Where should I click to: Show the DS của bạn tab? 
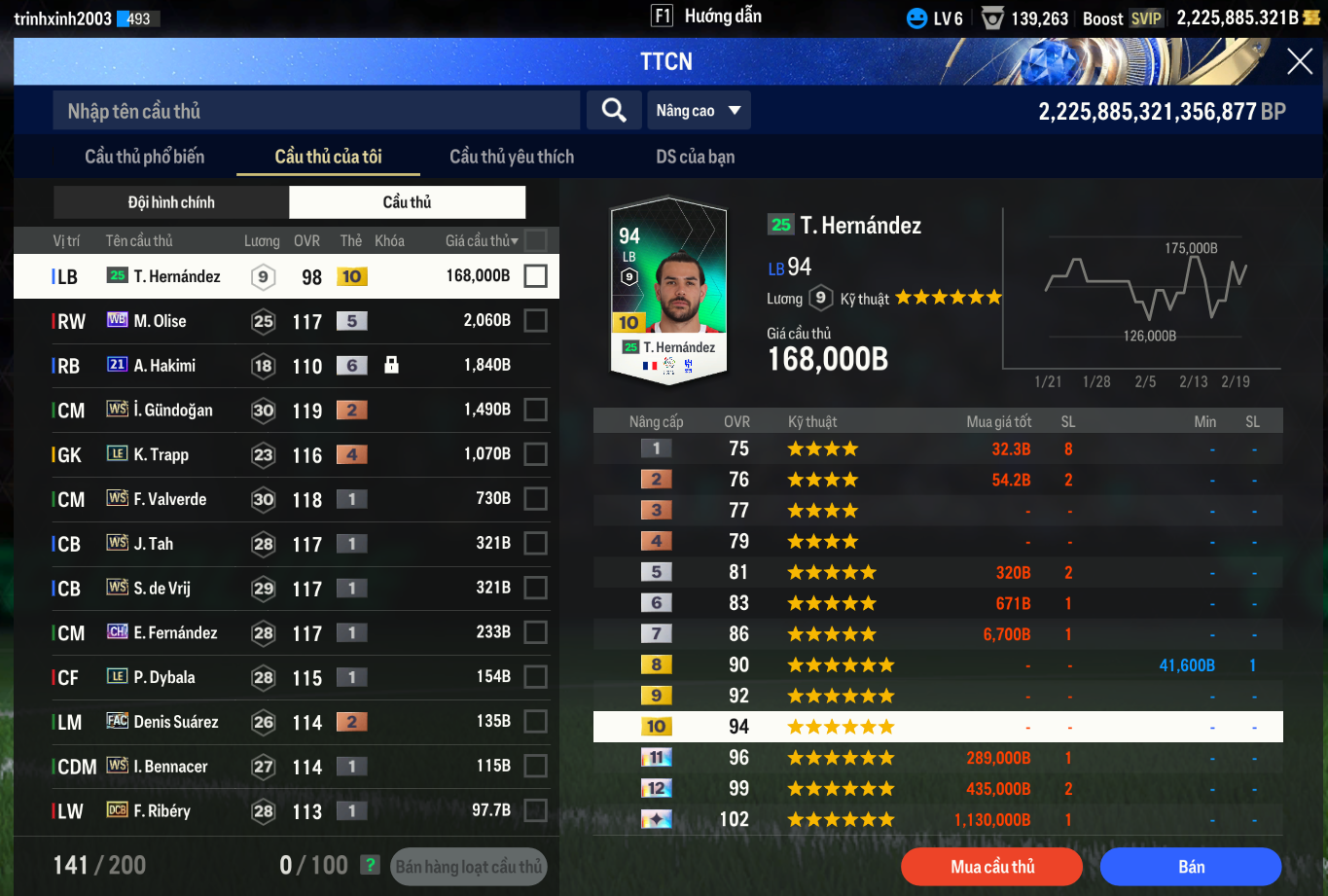[x=695, y=157]
